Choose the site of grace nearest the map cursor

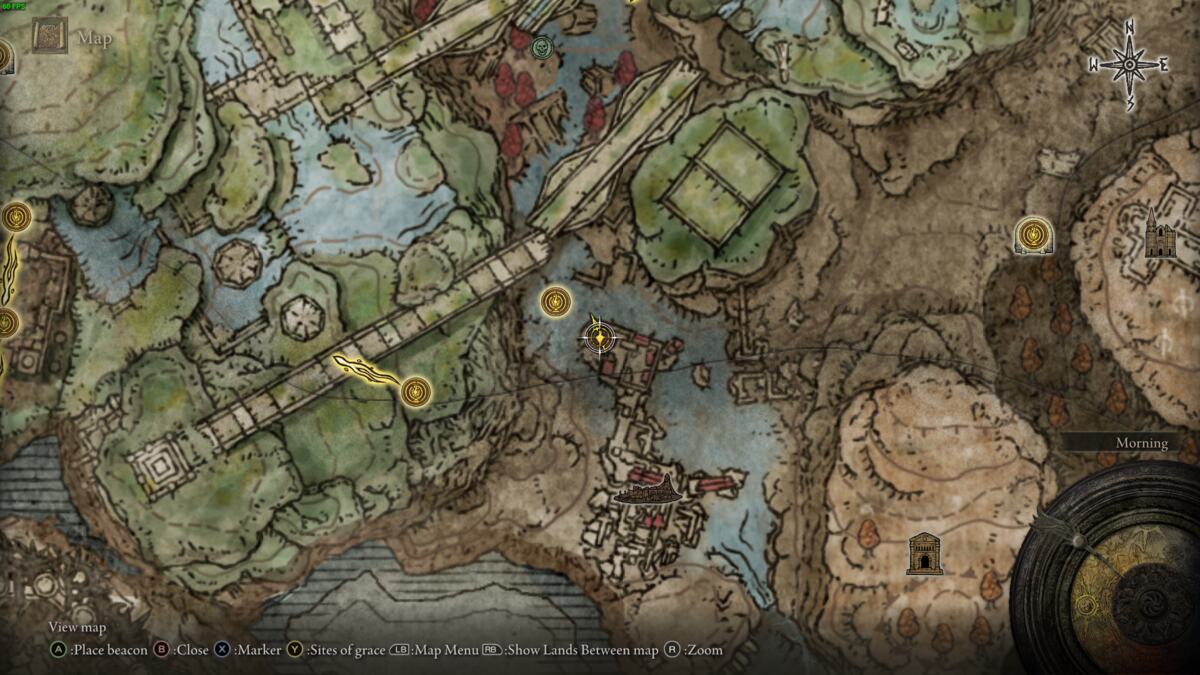pyautogui.click(x=556, y=301)
